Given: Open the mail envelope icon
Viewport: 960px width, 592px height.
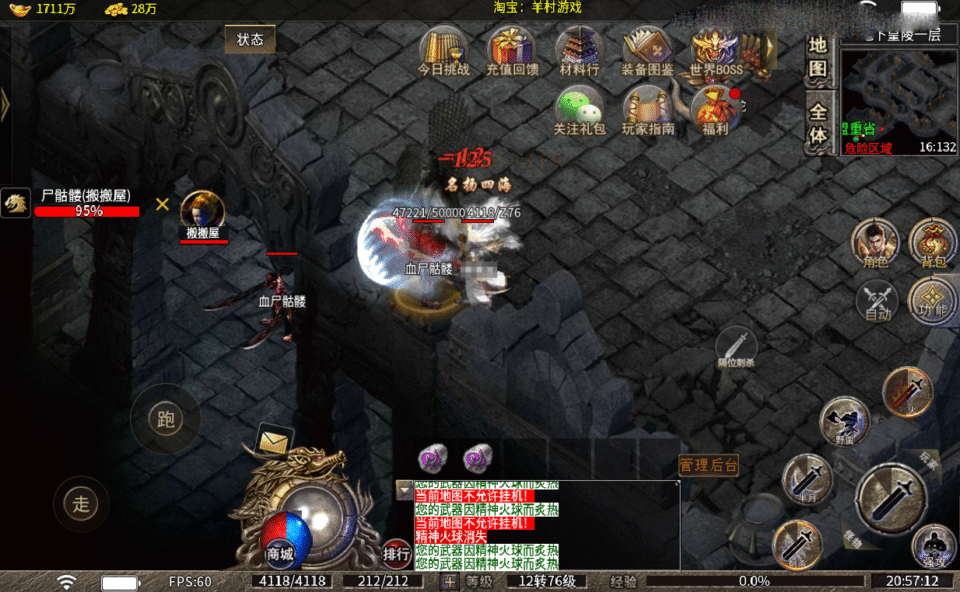Looking at the screenshot, I should tap(275, 438).
